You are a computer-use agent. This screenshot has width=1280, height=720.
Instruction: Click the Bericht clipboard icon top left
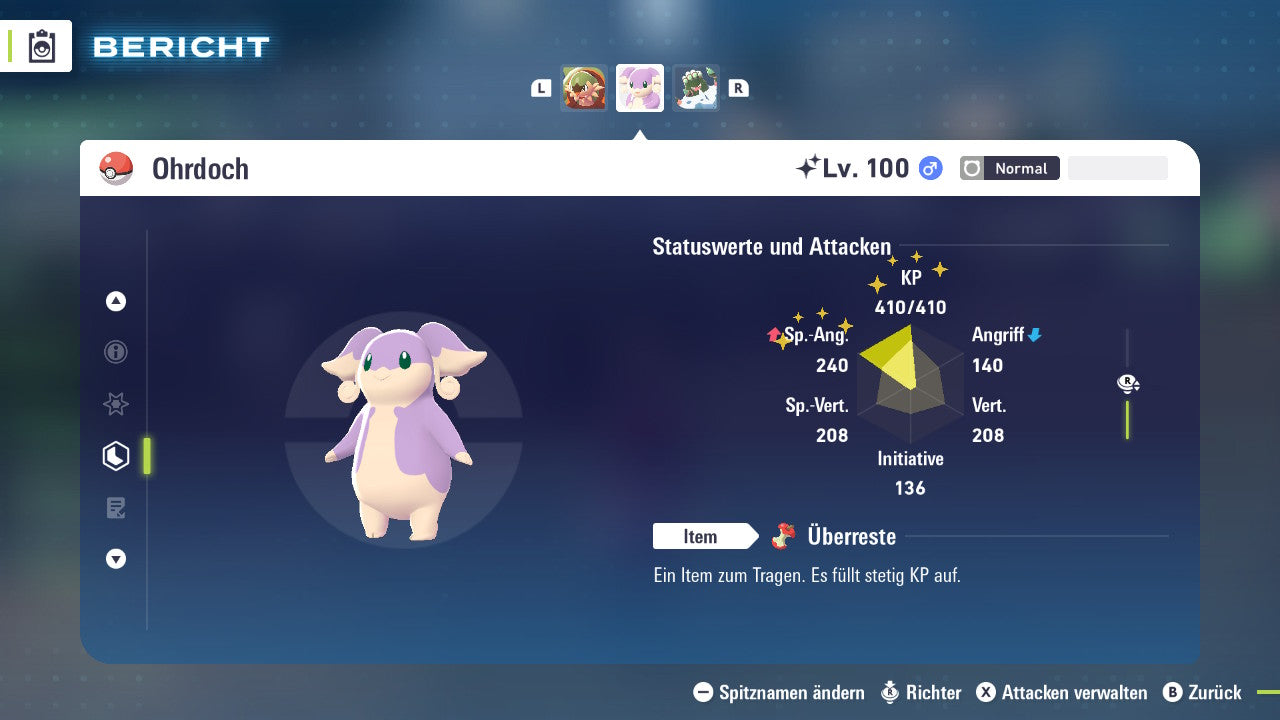click(40, 45)
